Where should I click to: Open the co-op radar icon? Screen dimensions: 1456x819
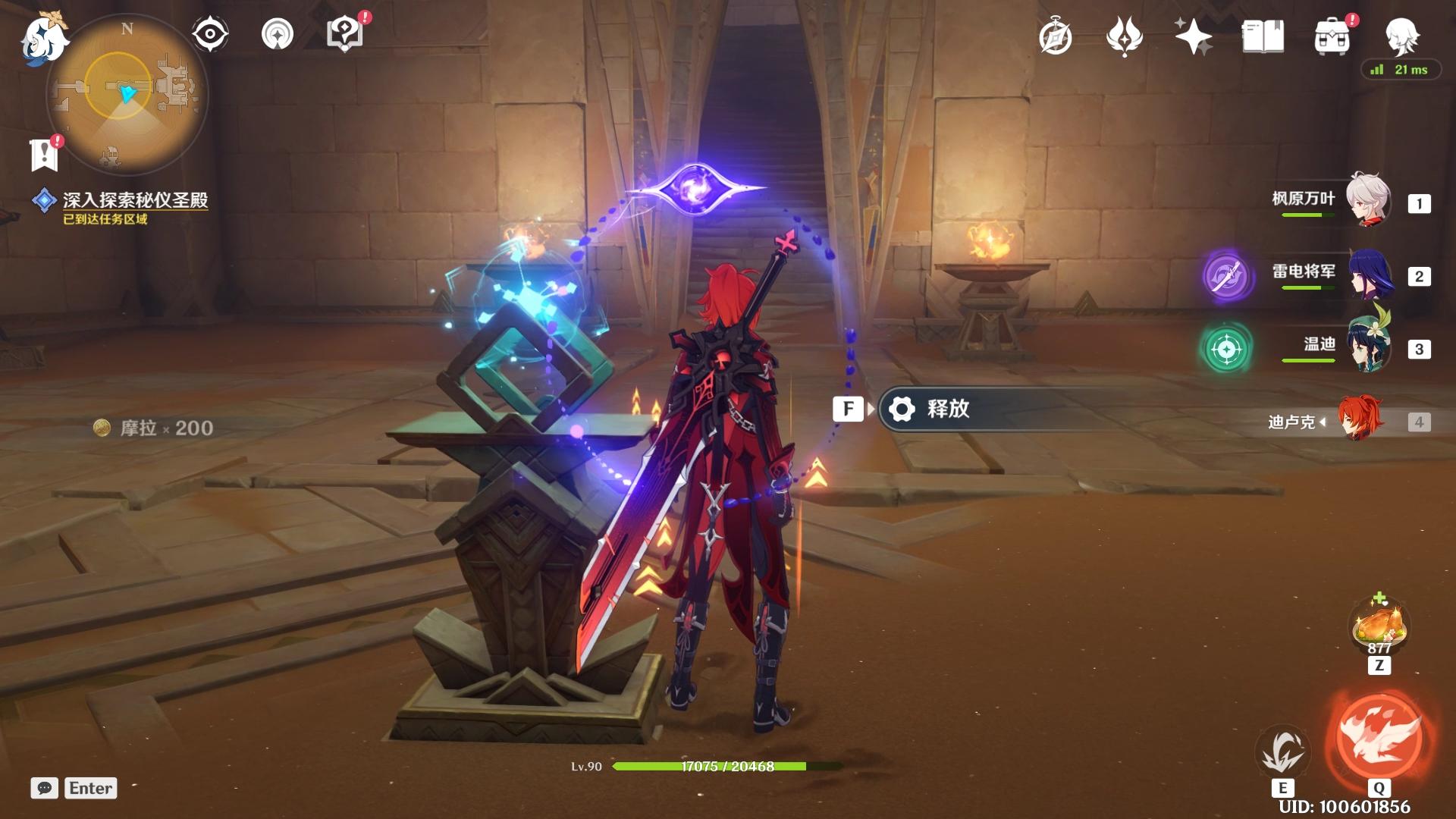(277, 35)
